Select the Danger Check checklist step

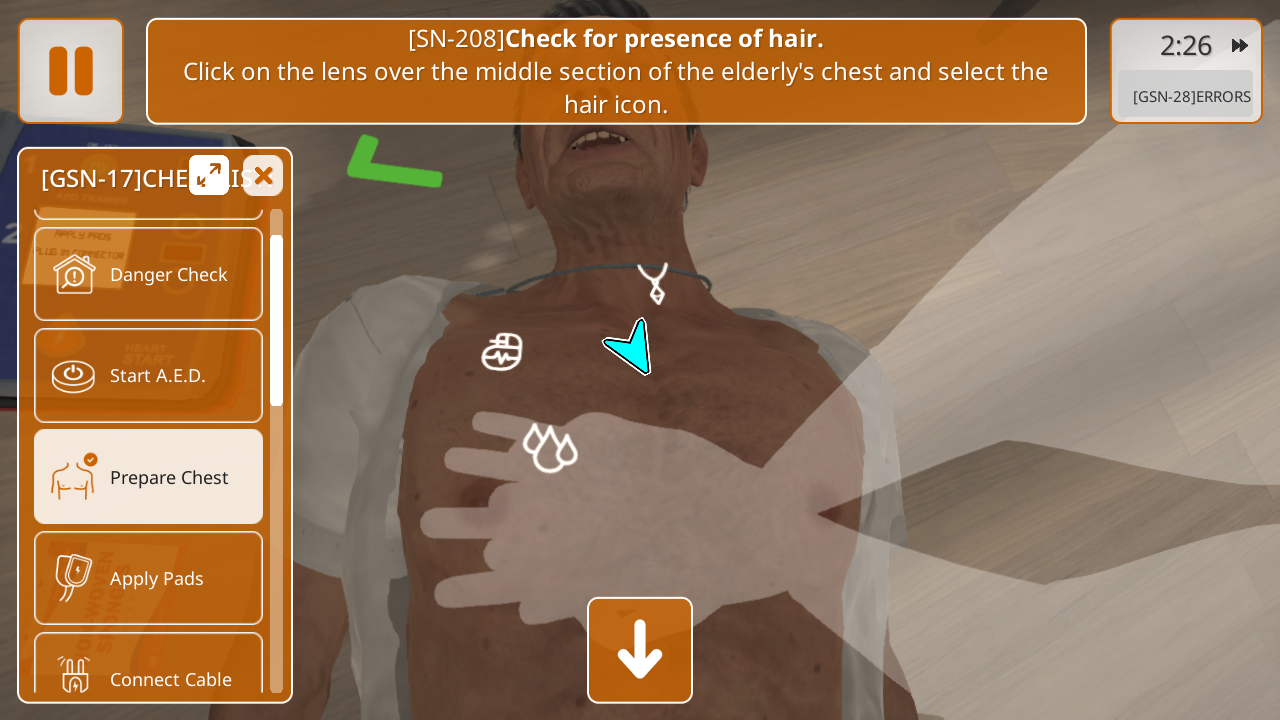(x=149, y=274)
